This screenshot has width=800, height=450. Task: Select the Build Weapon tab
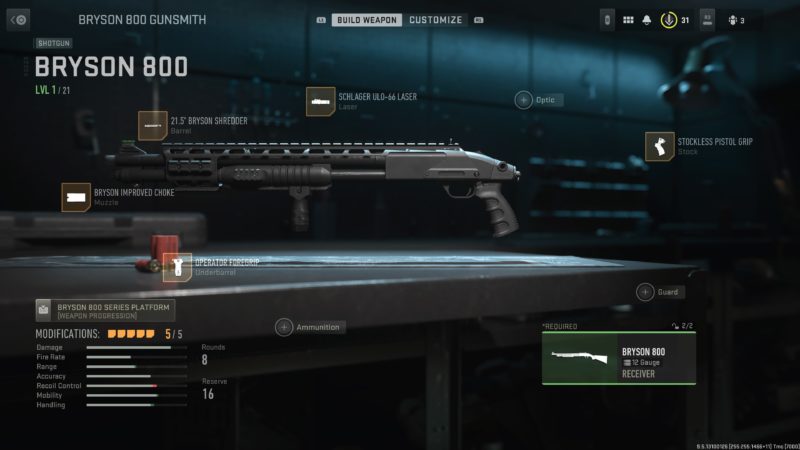[367, 20]
